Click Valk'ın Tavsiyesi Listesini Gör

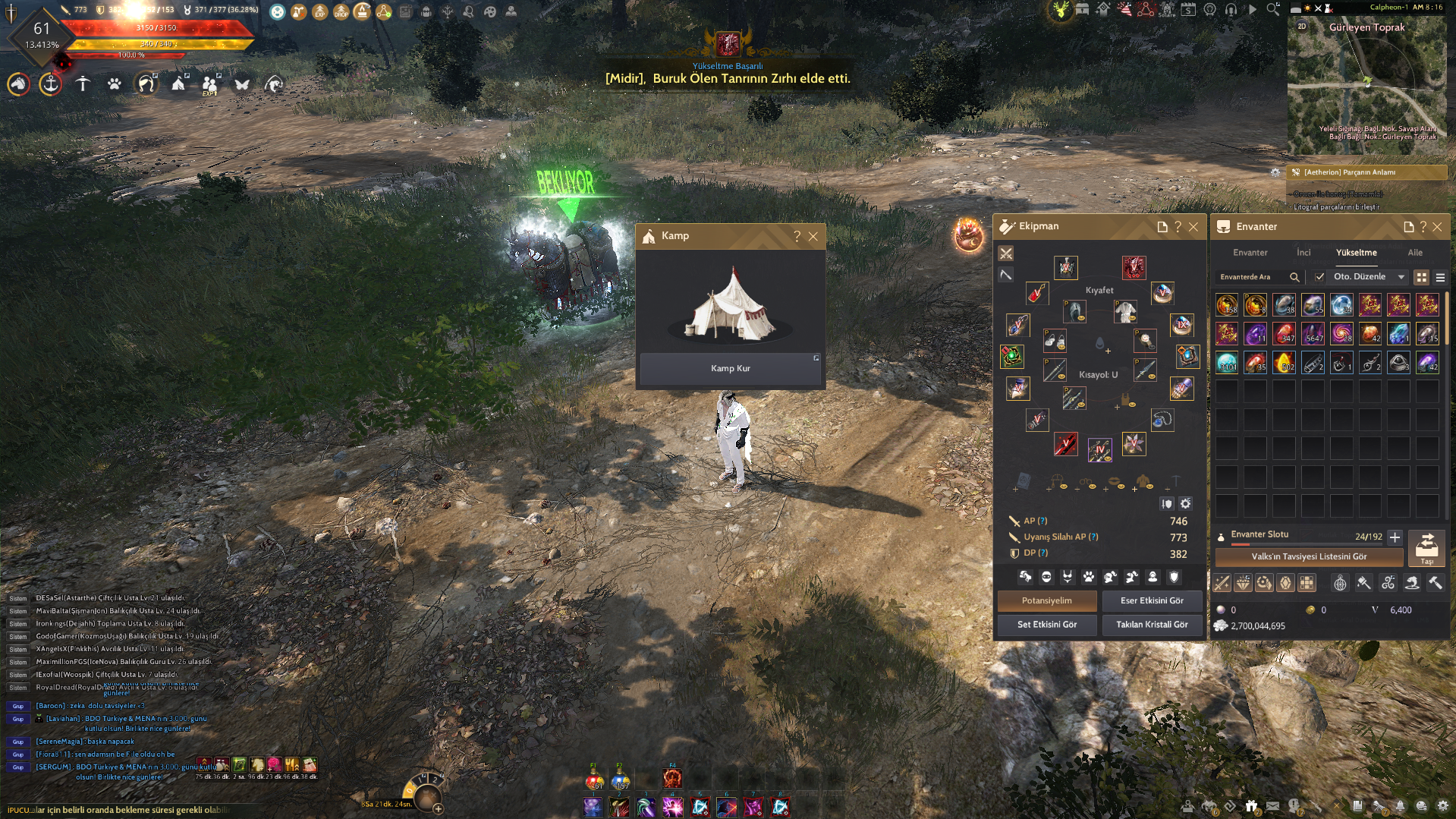click(x=1310, y=556)
